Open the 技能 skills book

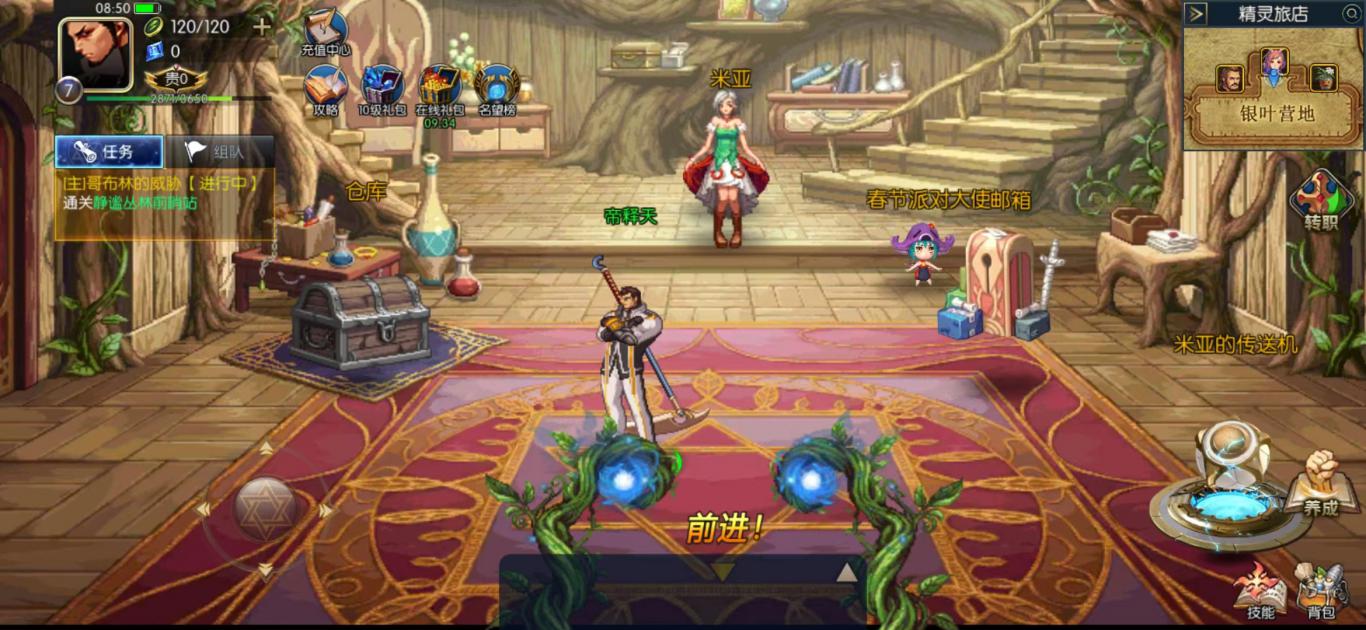coord(1261,590)
